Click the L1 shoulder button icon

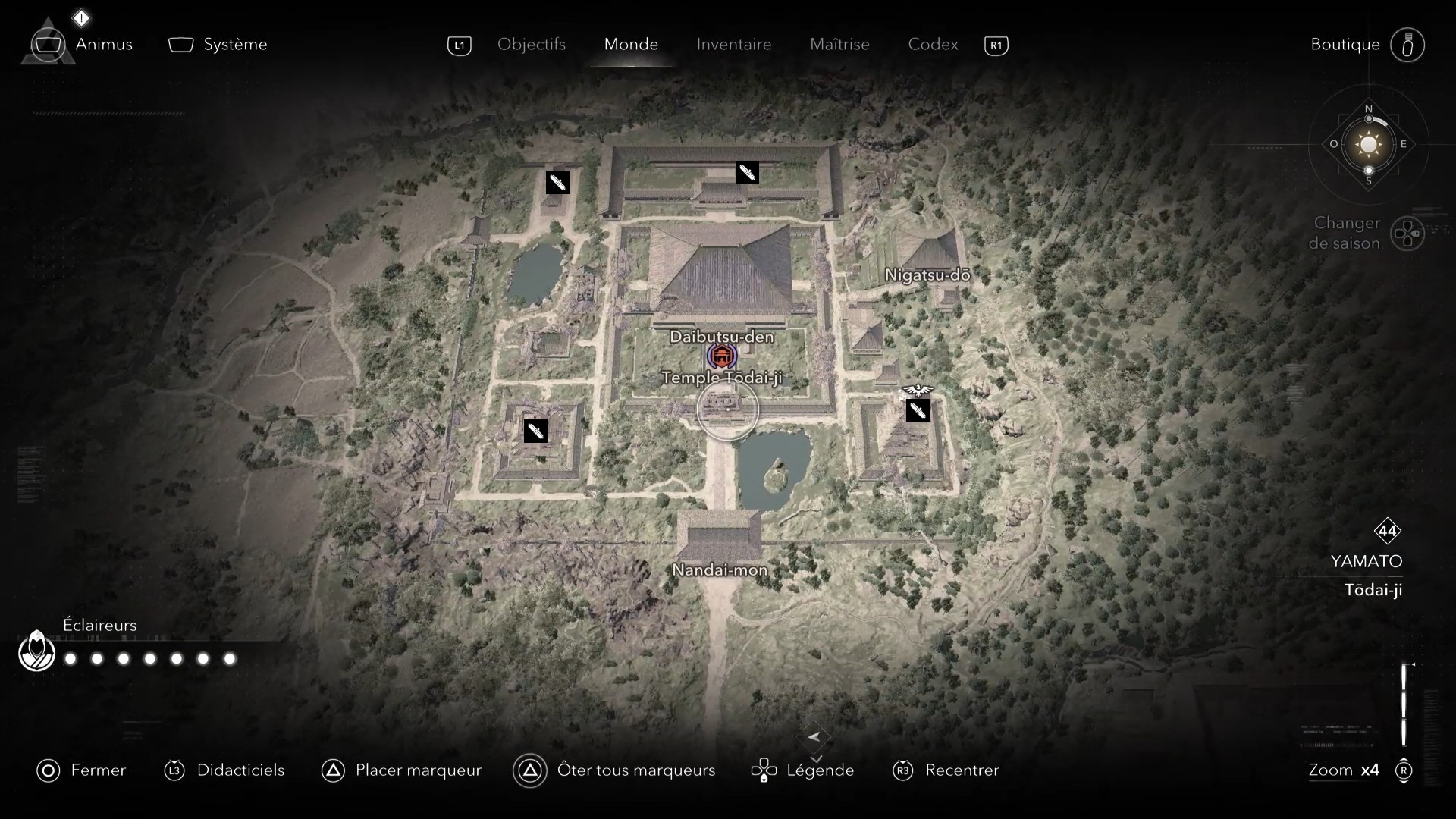(459, 45)
